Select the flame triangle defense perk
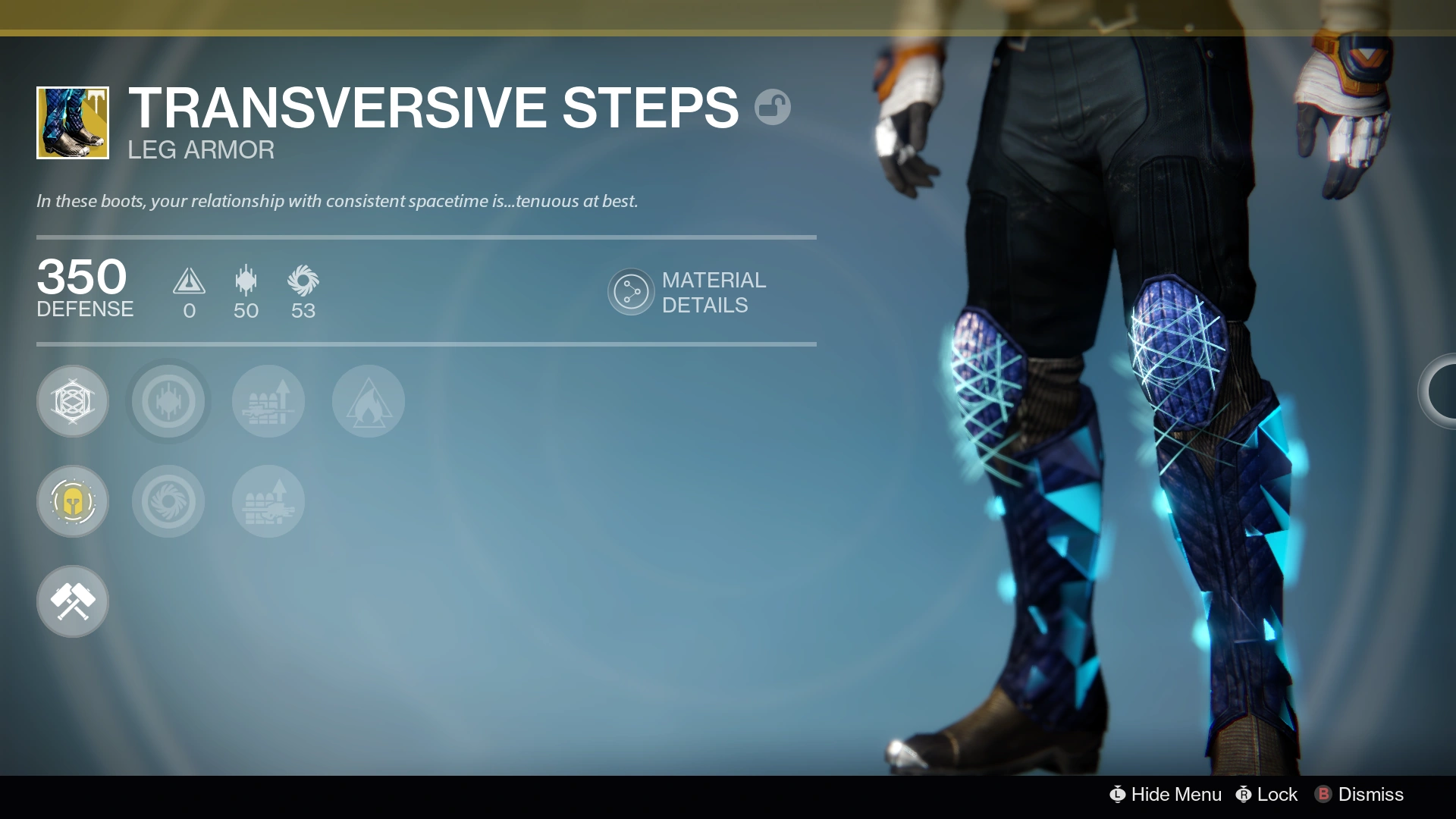Image resolution: width=1456 pixels, height=819 pixels. coord(368,401)
